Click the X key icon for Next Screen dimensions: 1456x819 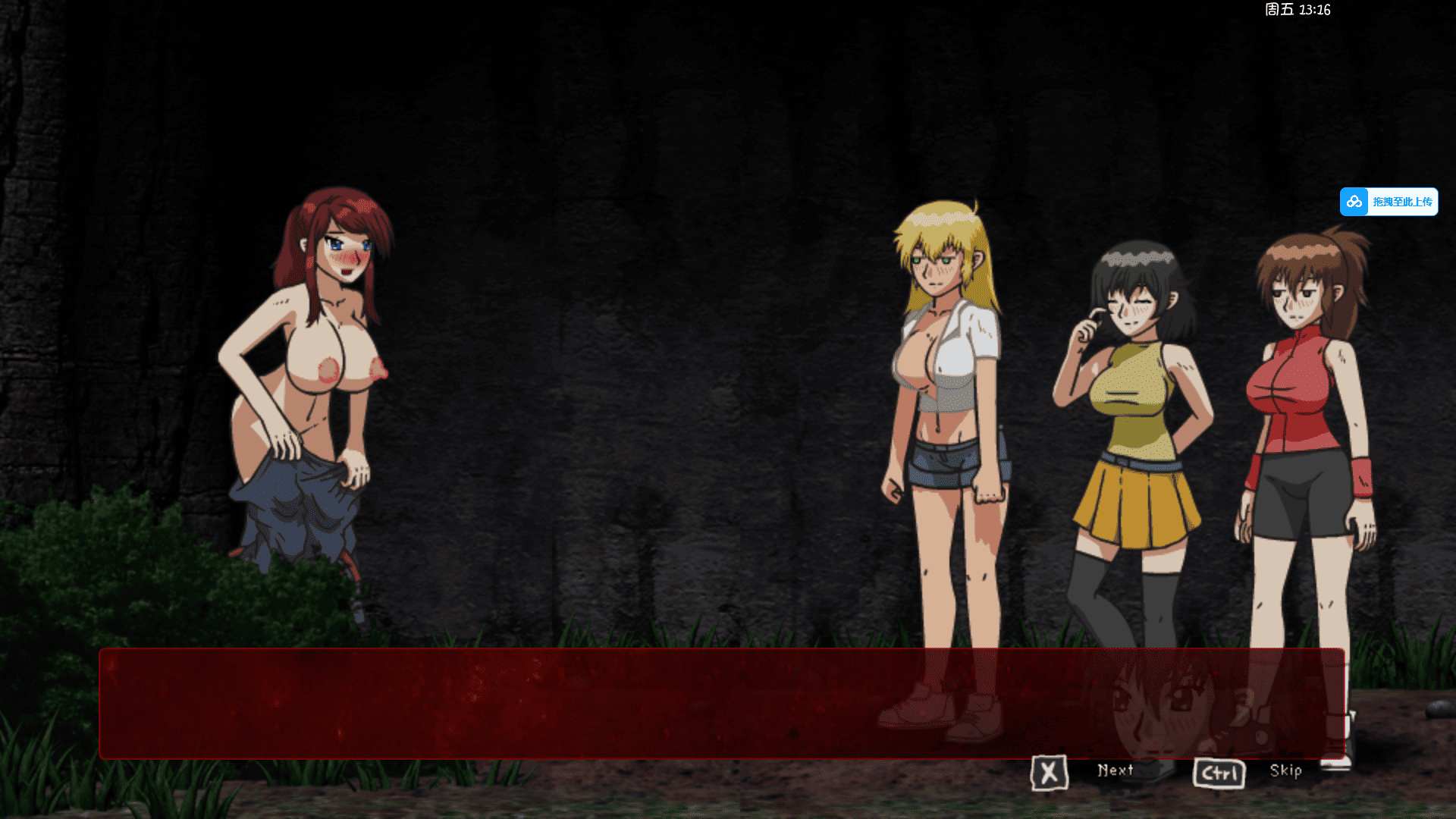[1050, 771]
